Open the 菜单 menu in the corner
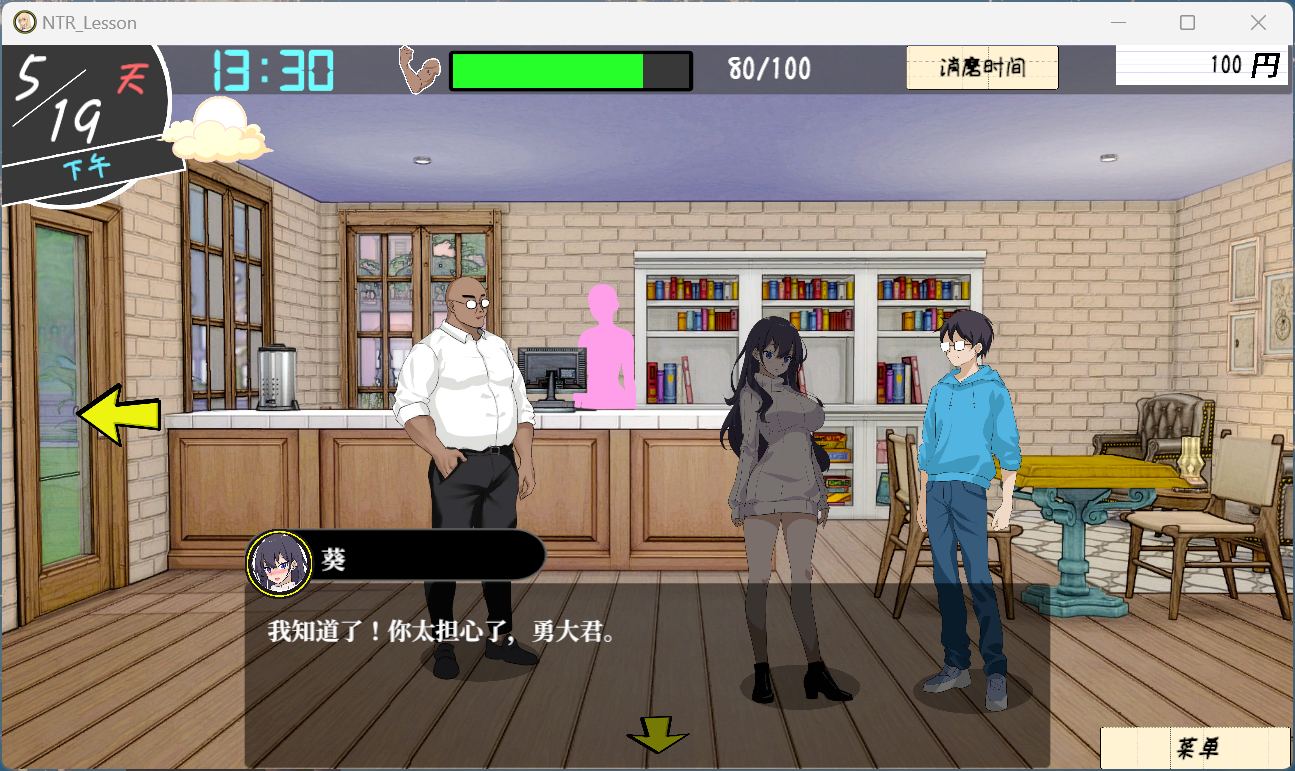The image size is (1295, 771). (x=1195, y=747)
